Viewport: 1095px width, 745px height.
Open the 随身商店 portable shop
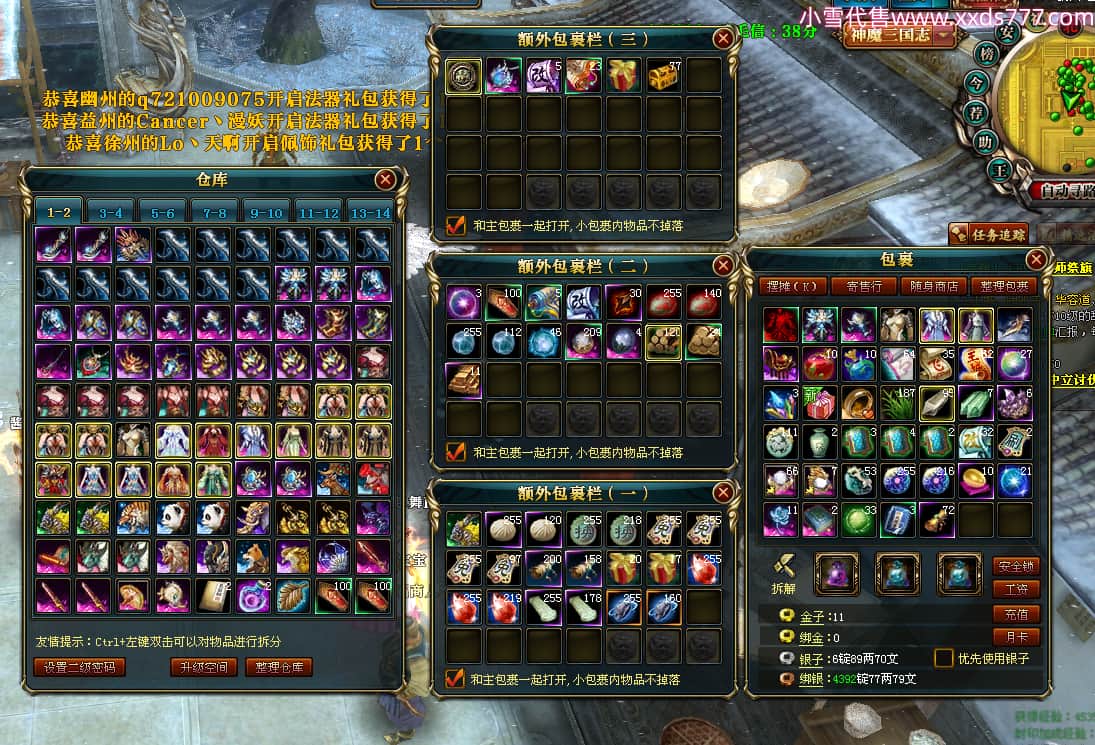(934, 286)
